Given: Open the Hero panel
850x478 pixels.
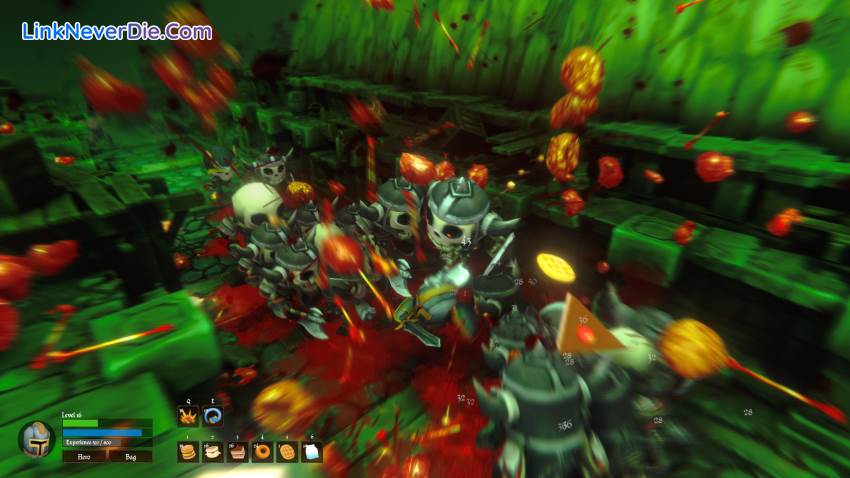Looking at the screenshot, I should click(82, 455).
